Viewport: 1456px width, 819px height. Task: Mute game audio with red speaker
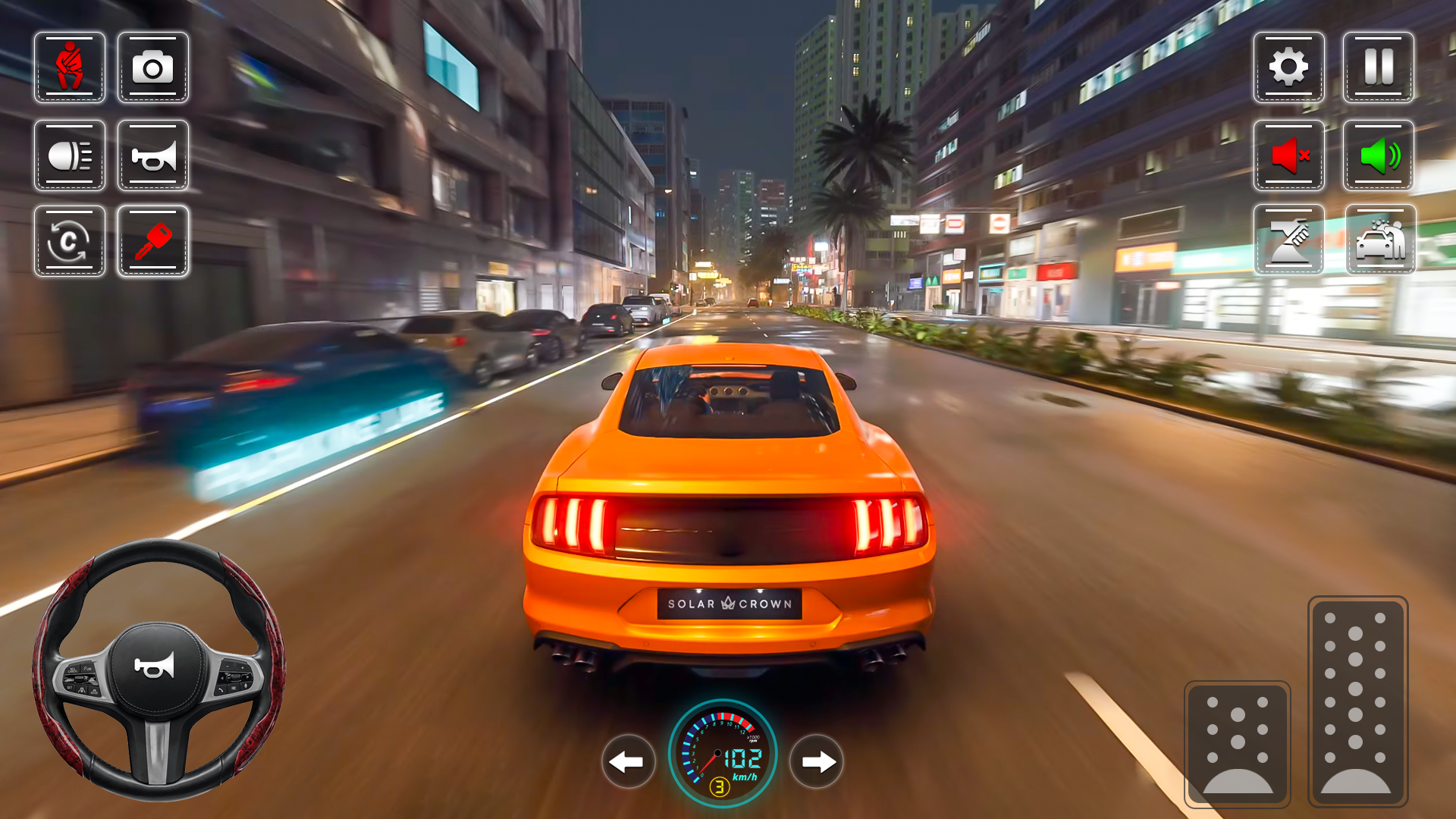(x=1289, y=155)
